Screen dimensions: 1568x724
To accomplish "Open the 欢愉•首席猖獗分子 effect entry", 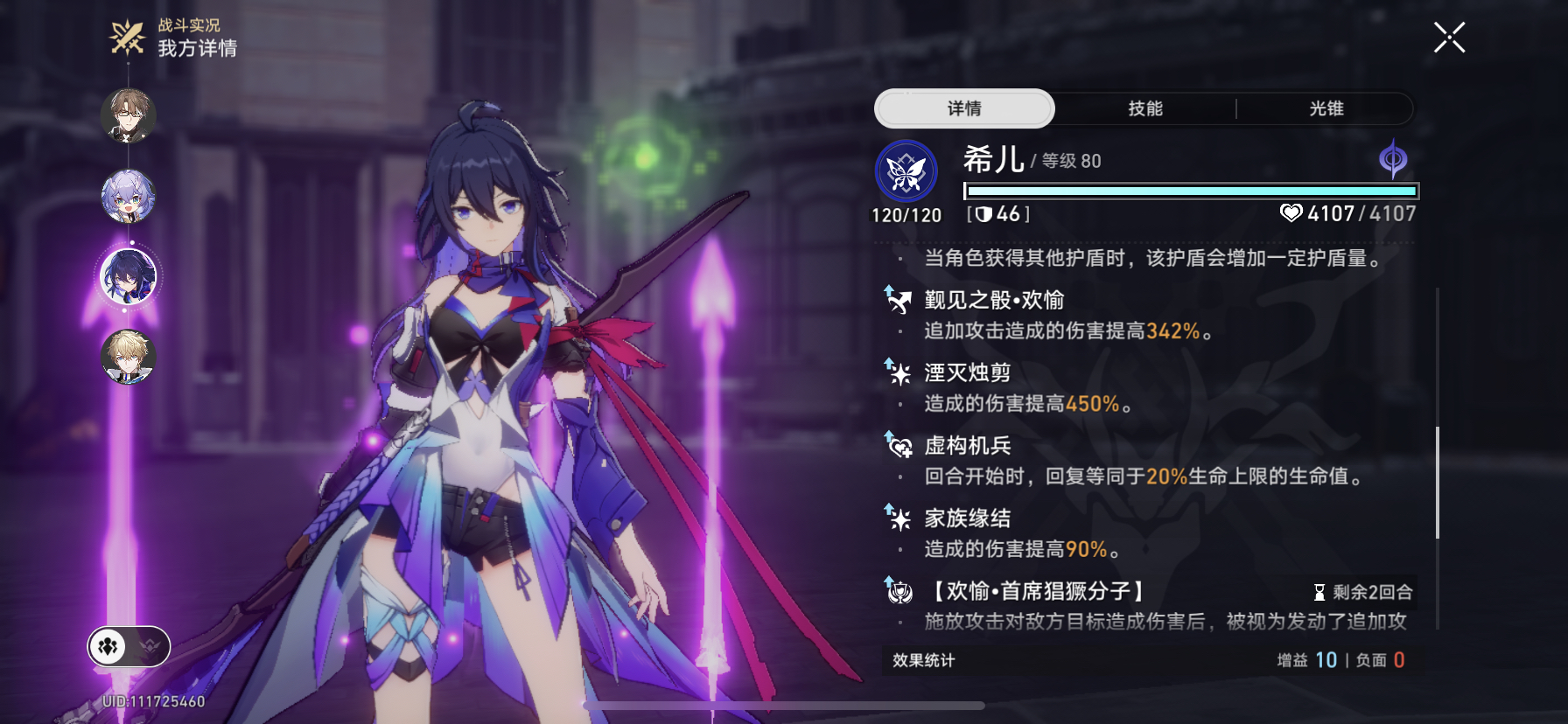I will (x=1037, y=592).
